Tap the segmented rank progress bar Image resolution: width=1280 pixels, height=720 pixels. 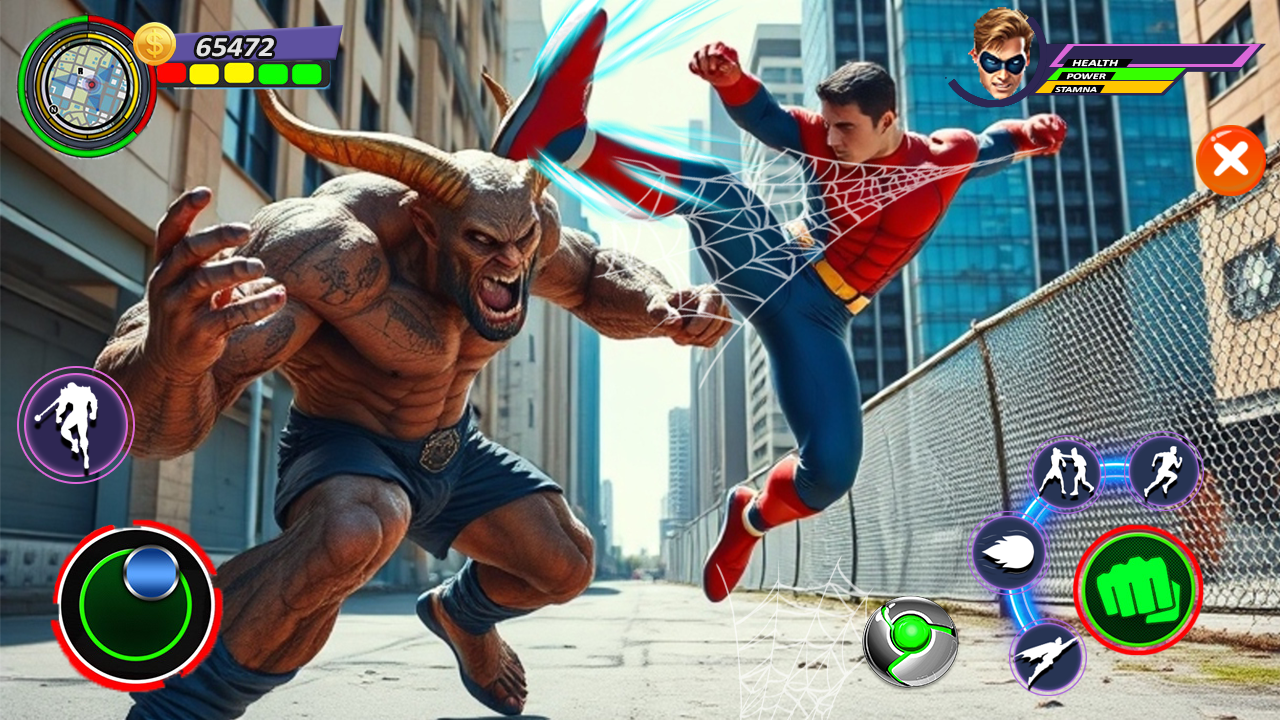click(244, 72)
